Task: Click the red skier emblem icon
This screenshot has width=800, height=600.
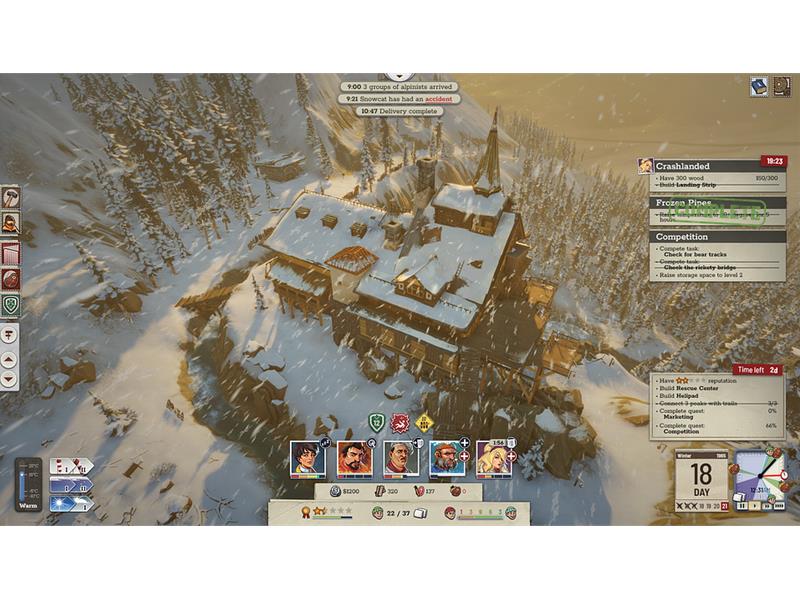Action: [x=400, y=422]
